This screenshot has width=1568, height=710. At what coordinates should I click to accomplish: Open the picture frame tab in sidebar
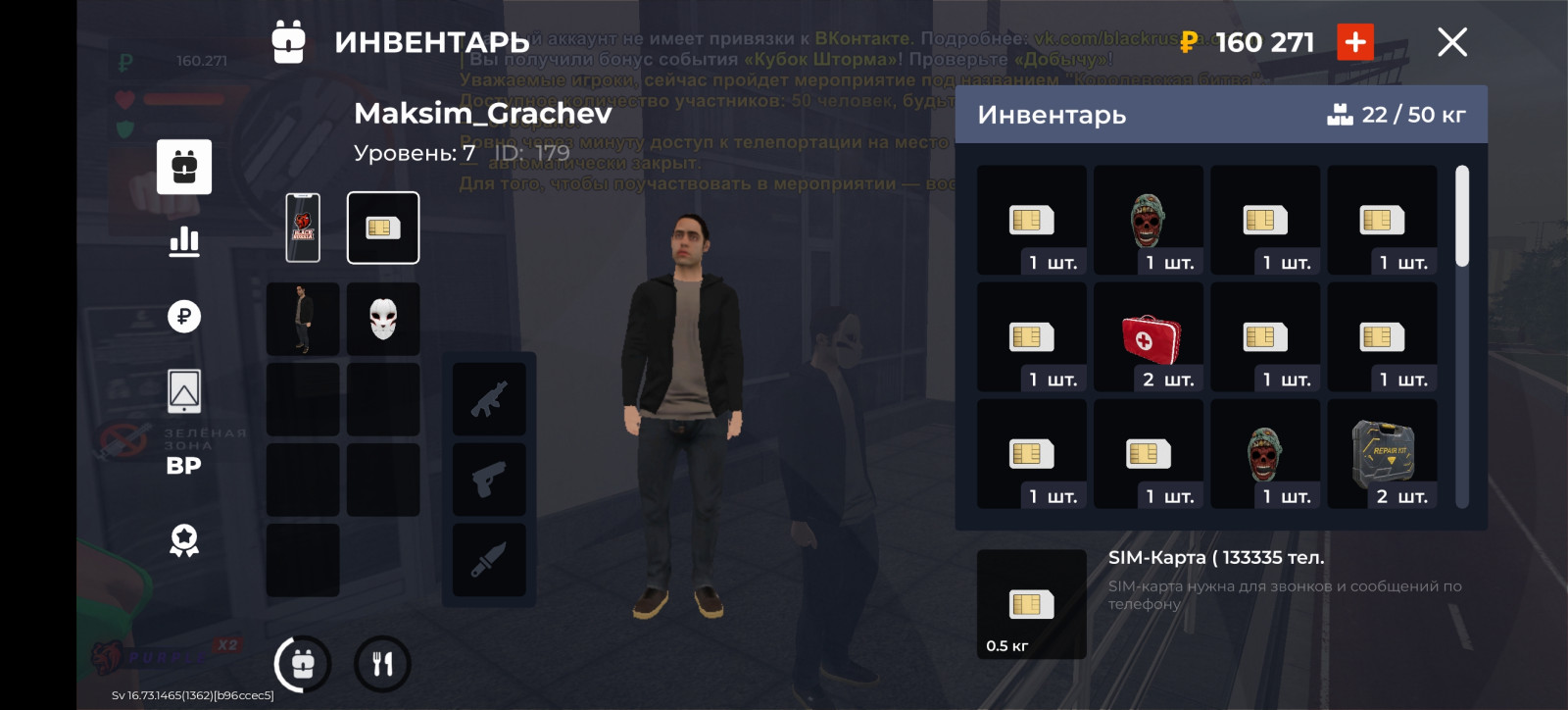(x=184, y=391)
